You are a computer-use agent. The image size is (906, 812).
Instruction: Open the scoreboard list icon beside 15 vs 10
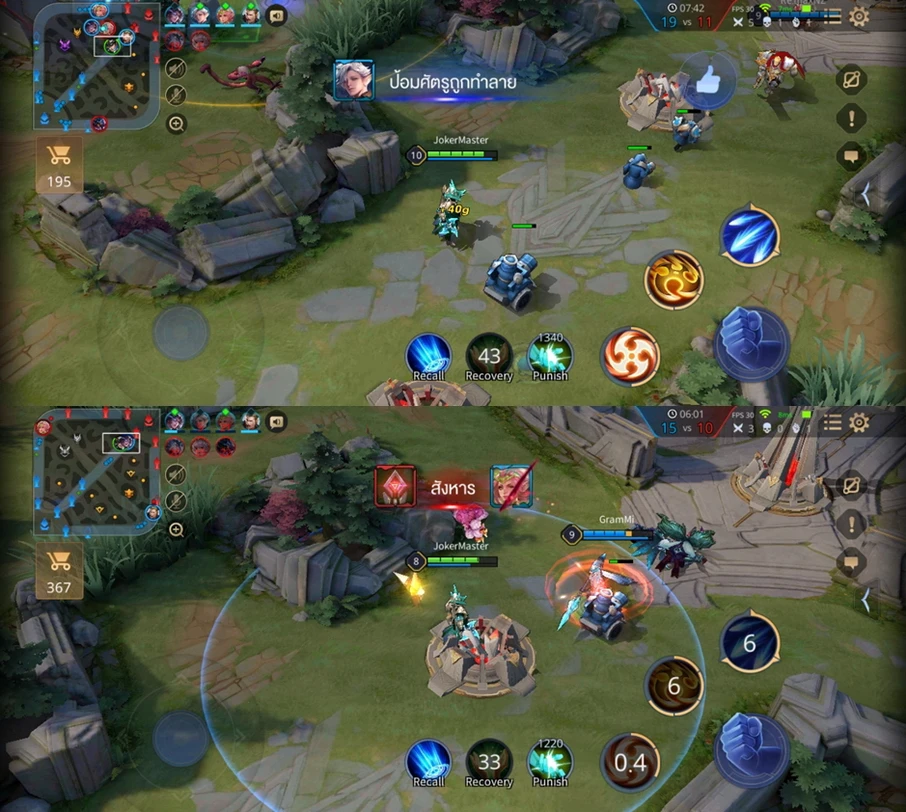tap(832, 423)
